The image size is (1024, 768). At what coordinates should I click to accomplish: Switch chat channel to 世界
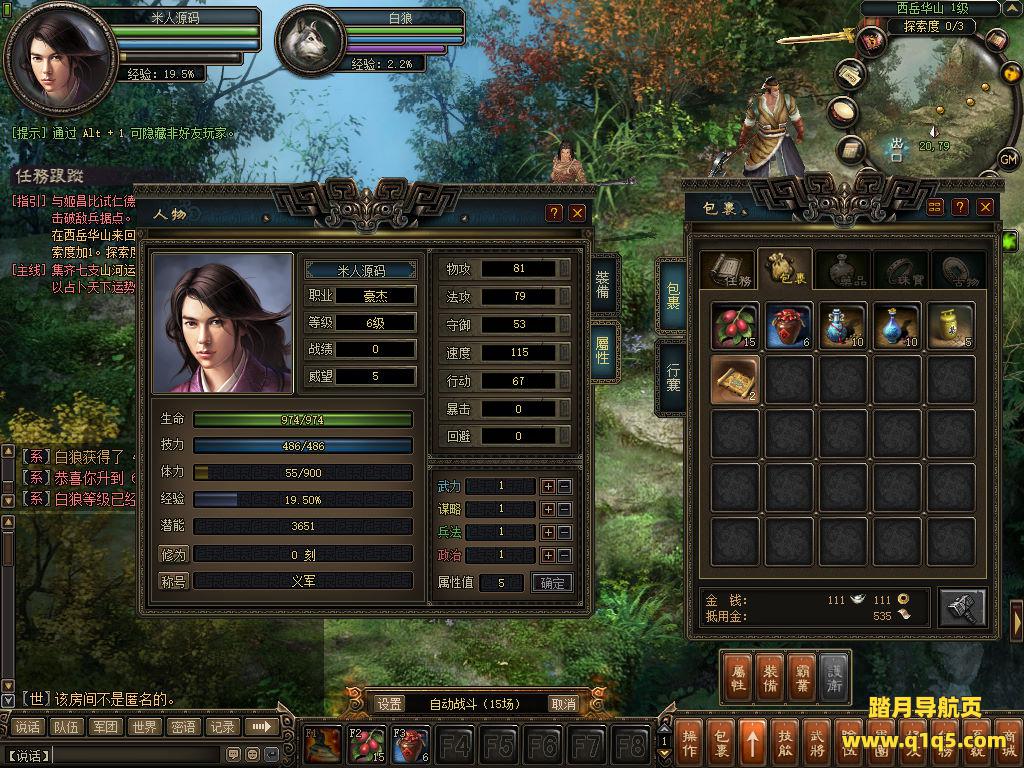[x=145, y=727]
